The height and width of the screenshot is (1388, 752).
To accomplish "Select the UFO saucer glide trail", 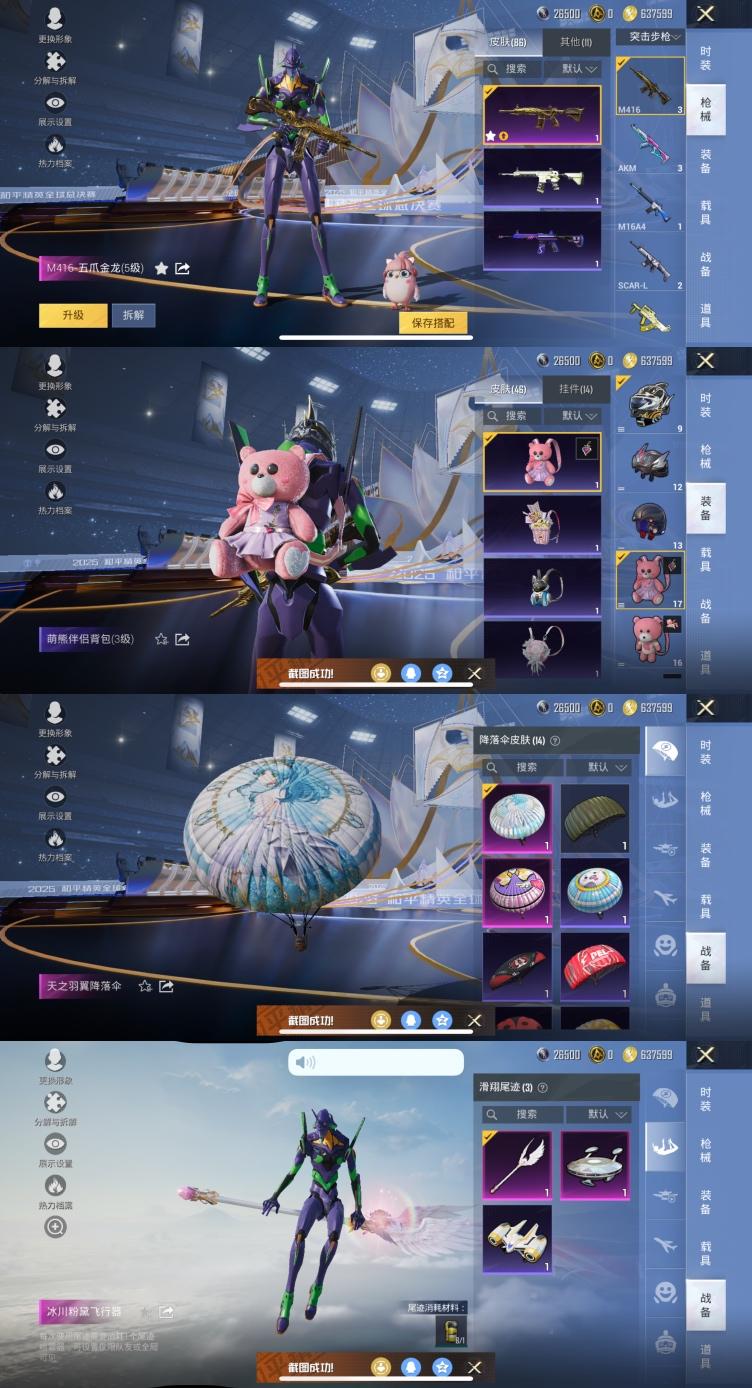I will coord(595,1165).
